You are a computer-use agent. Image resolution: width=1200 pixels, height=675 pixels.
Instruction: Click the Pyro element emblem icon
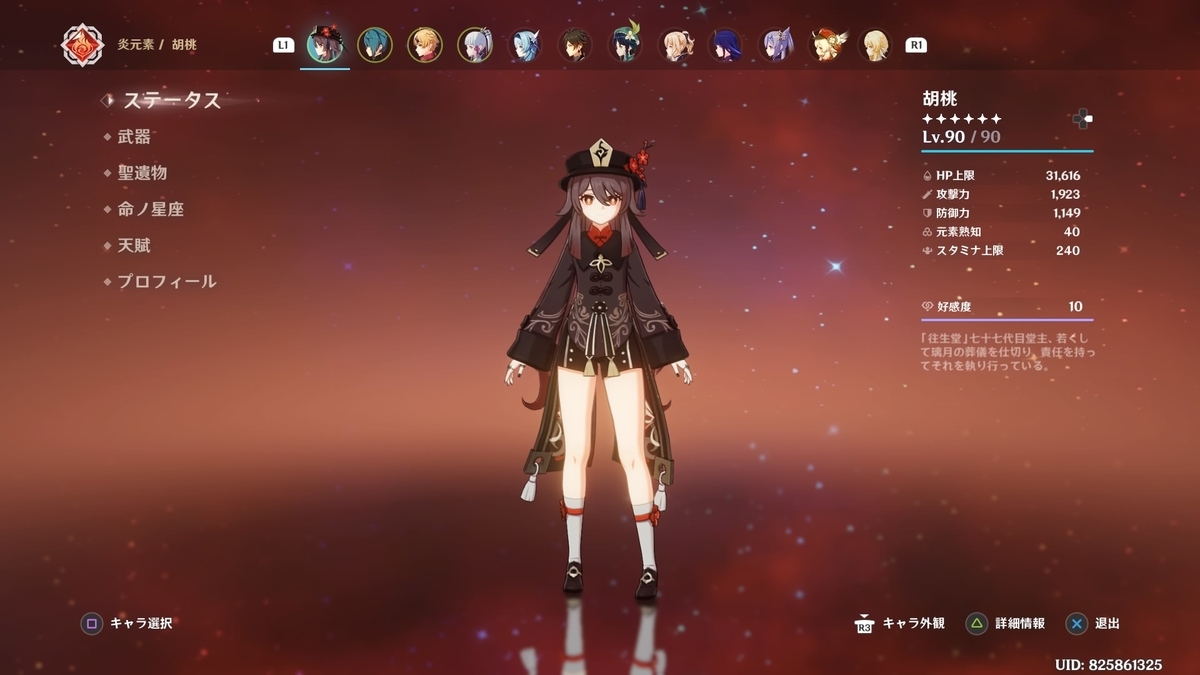coord(82,45)
